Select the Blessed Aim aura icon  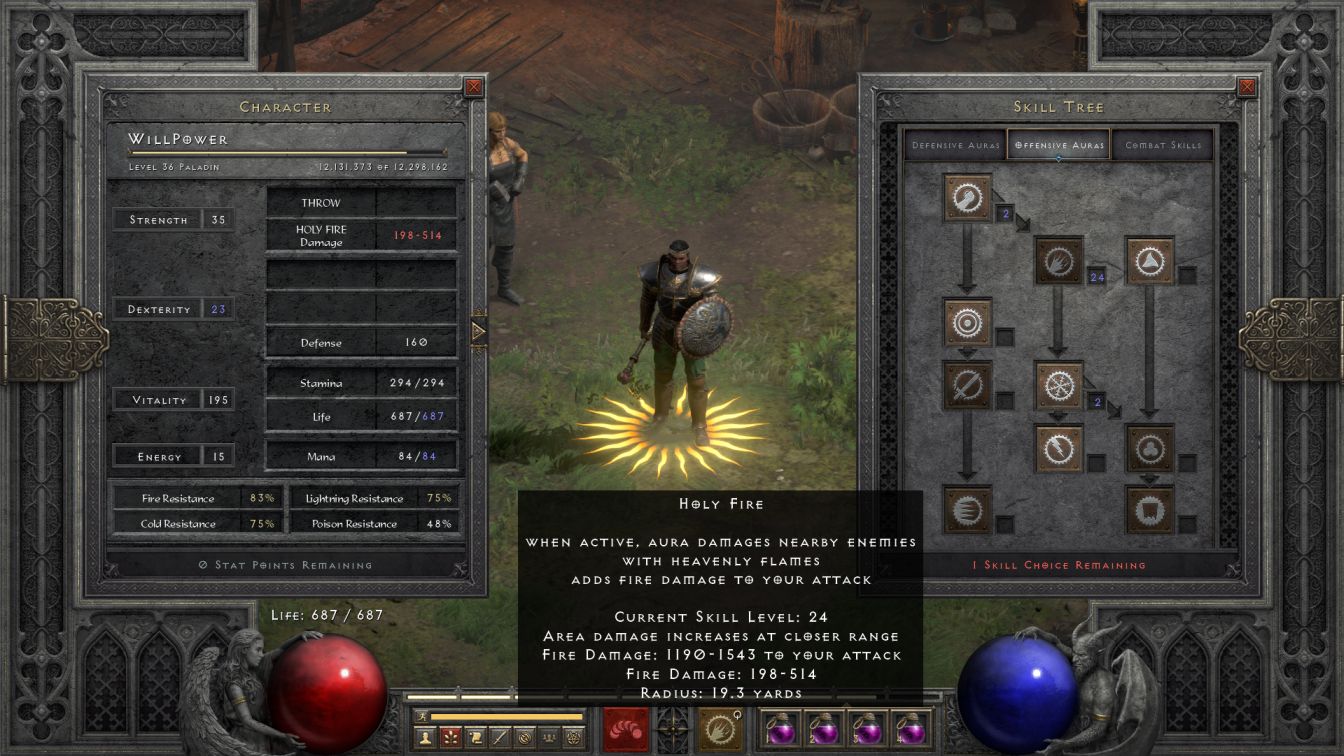(967, 323)
